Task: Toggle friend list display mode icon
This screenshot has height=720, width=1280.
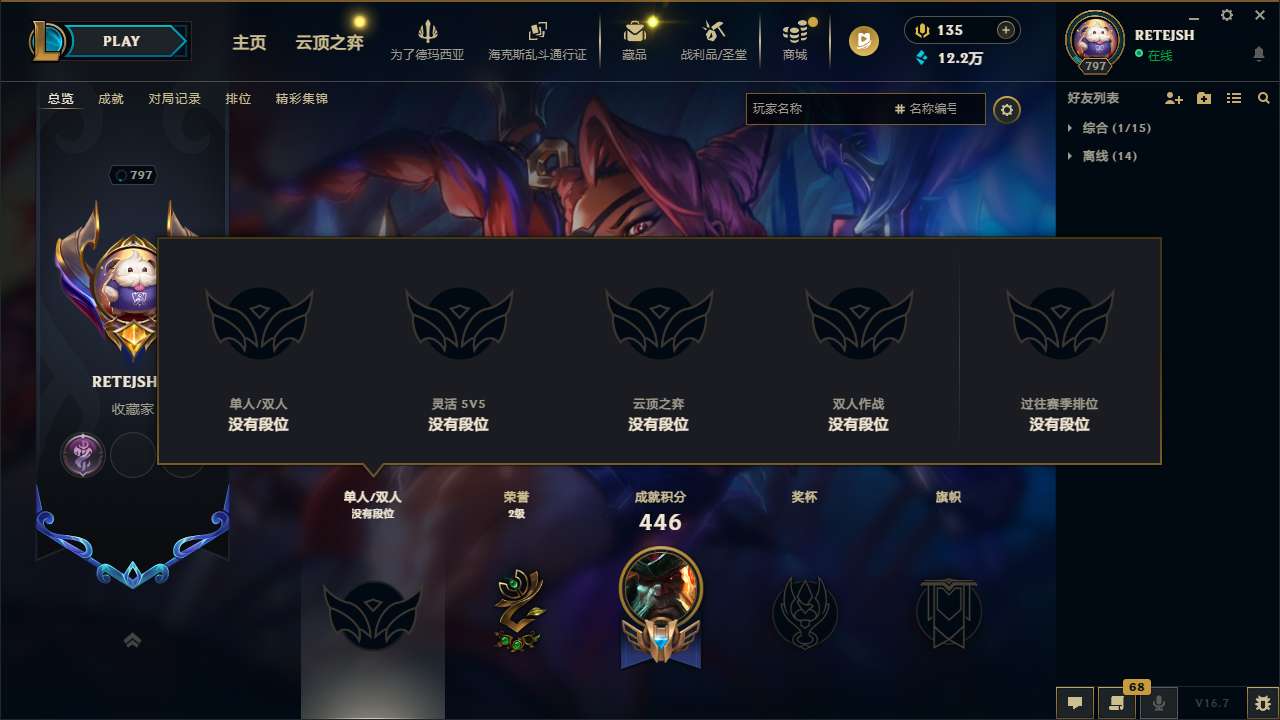Action: pos(1234,98)
